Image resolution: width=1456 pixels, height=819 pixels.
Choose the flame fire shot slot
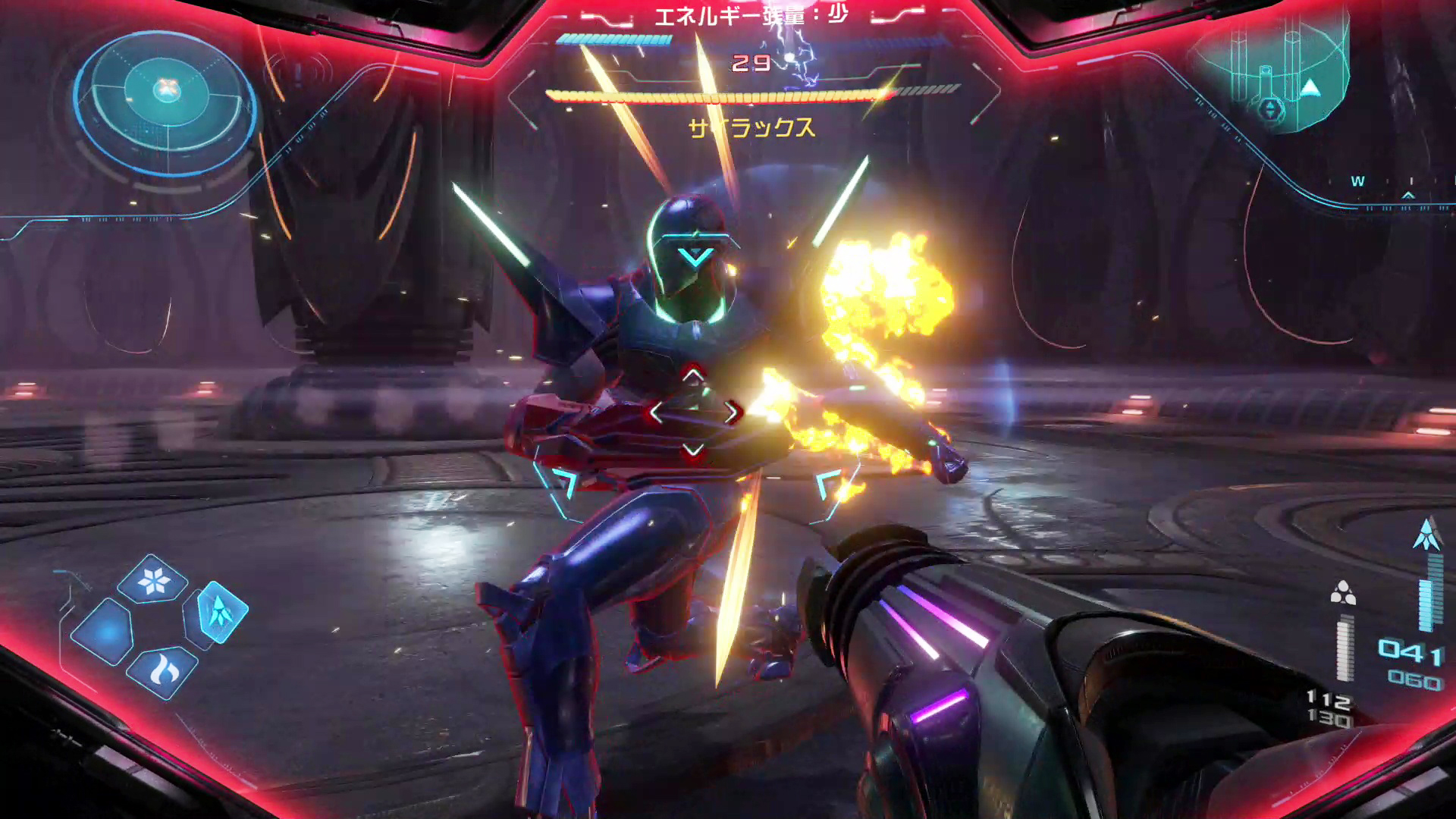pos(162,671)
